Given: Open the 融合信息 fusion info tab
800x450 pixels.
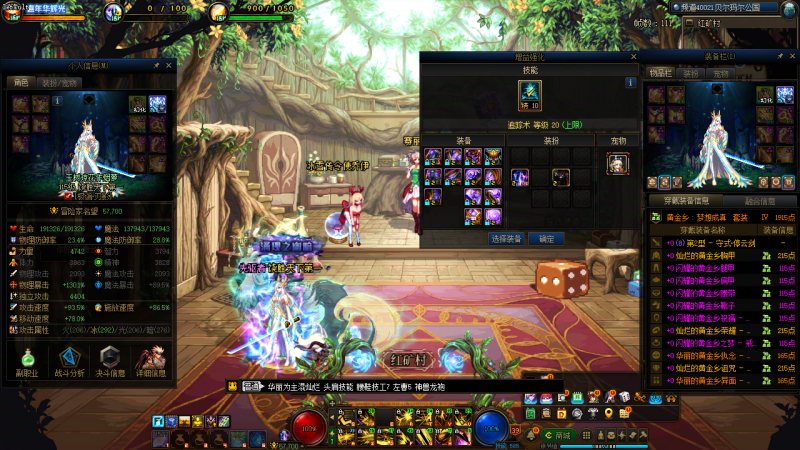Looking at the screenshot, I should coord(761,199).
